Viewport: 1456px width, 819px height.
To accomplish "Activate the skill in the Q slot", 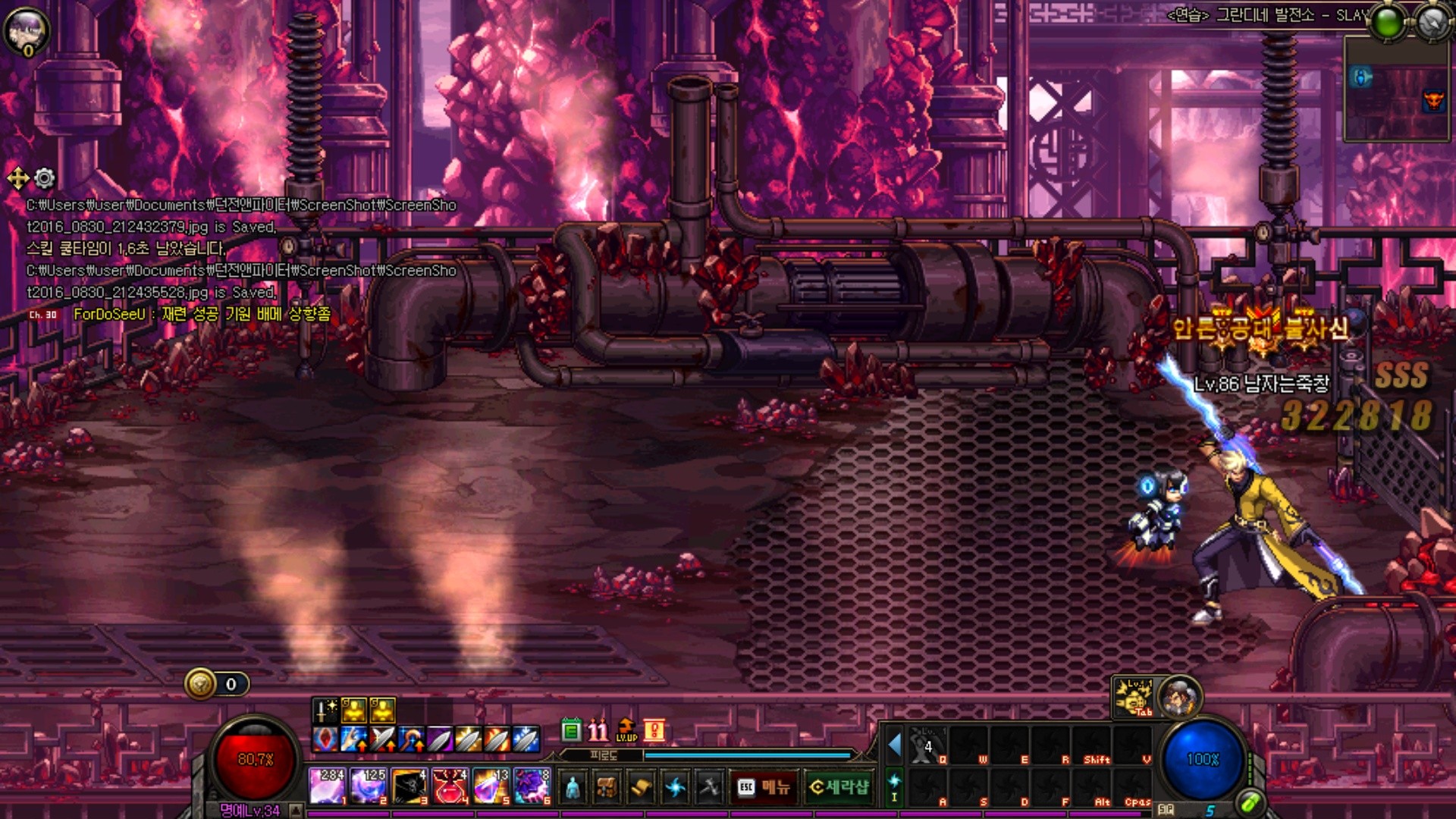I will pos(928,745).
